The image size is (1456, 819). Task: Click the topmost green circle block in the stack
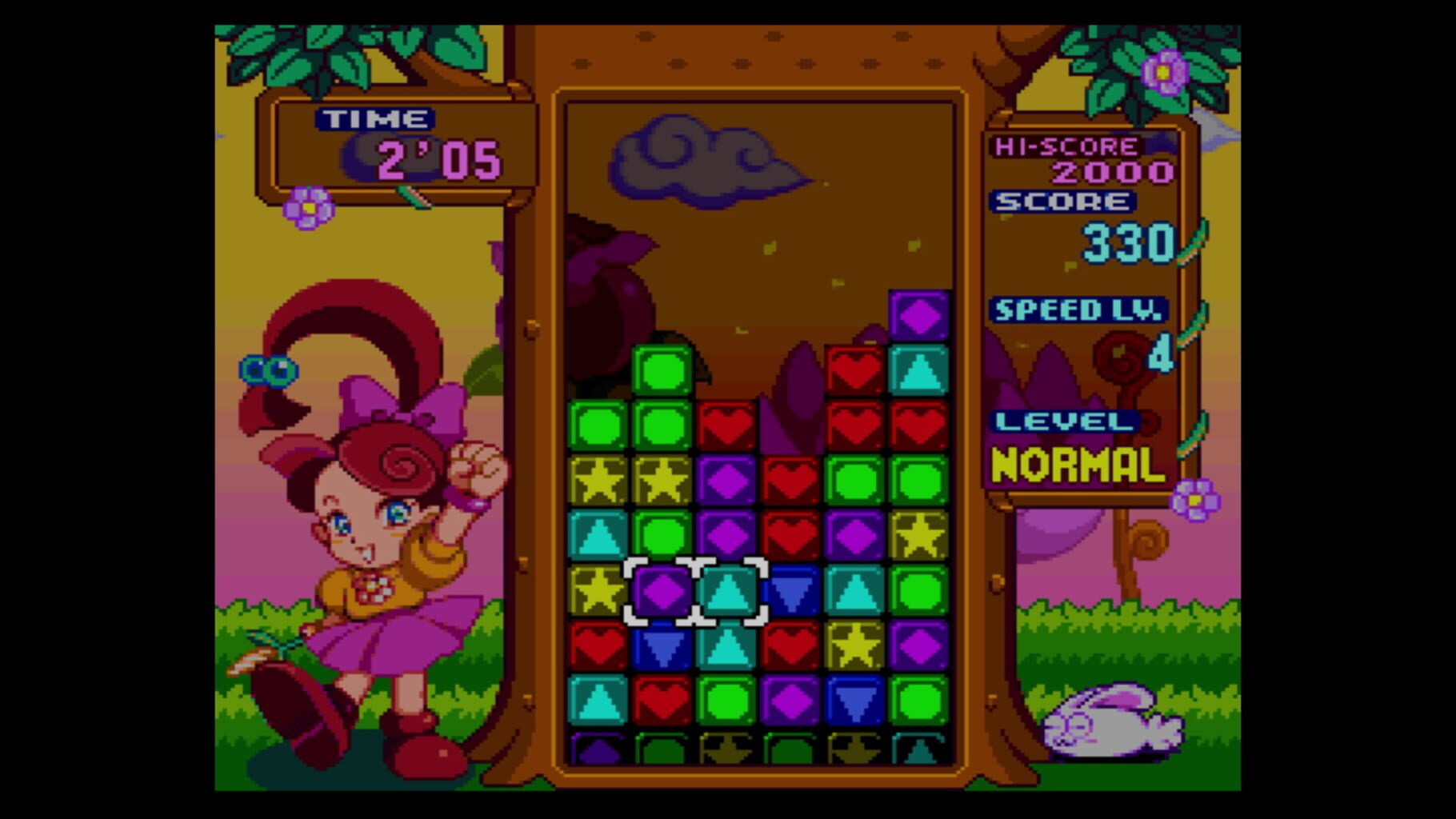point(661,368)
